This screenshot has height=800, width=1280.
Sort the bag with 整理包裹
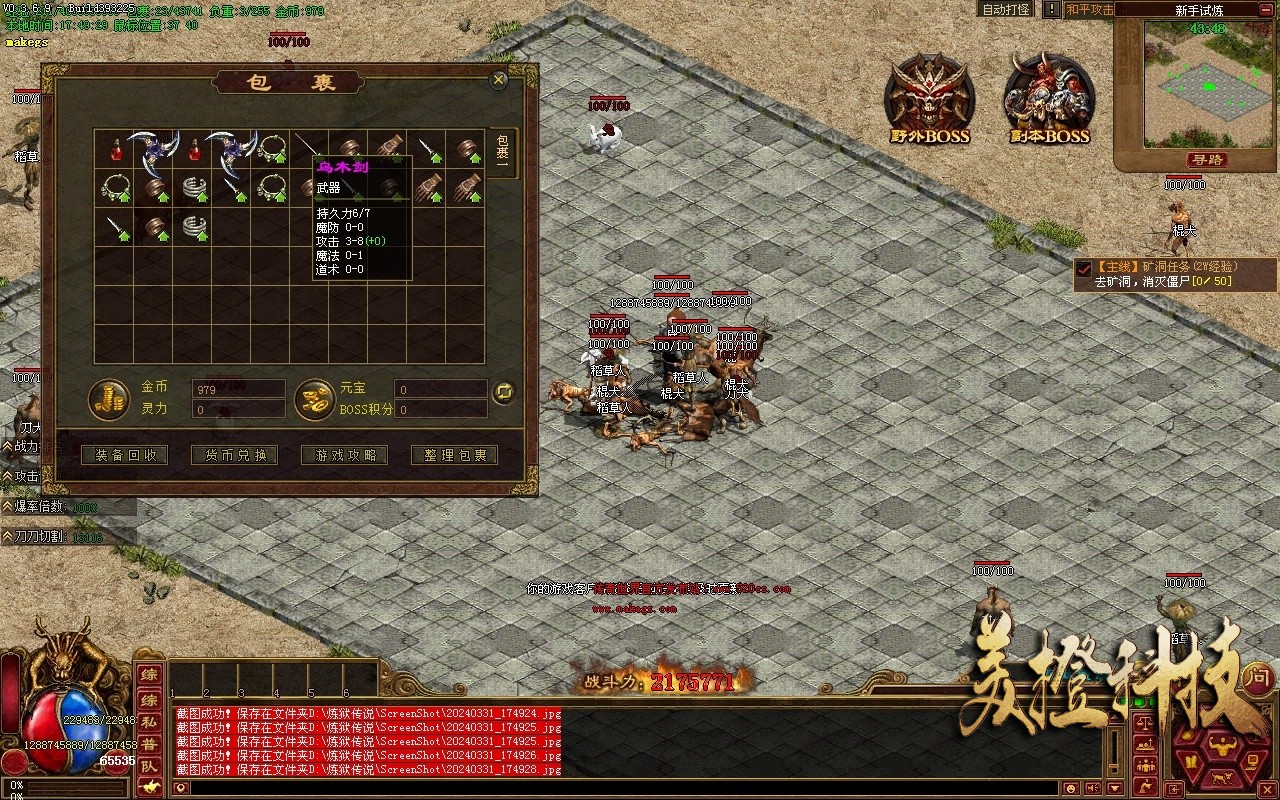point(455,455)
